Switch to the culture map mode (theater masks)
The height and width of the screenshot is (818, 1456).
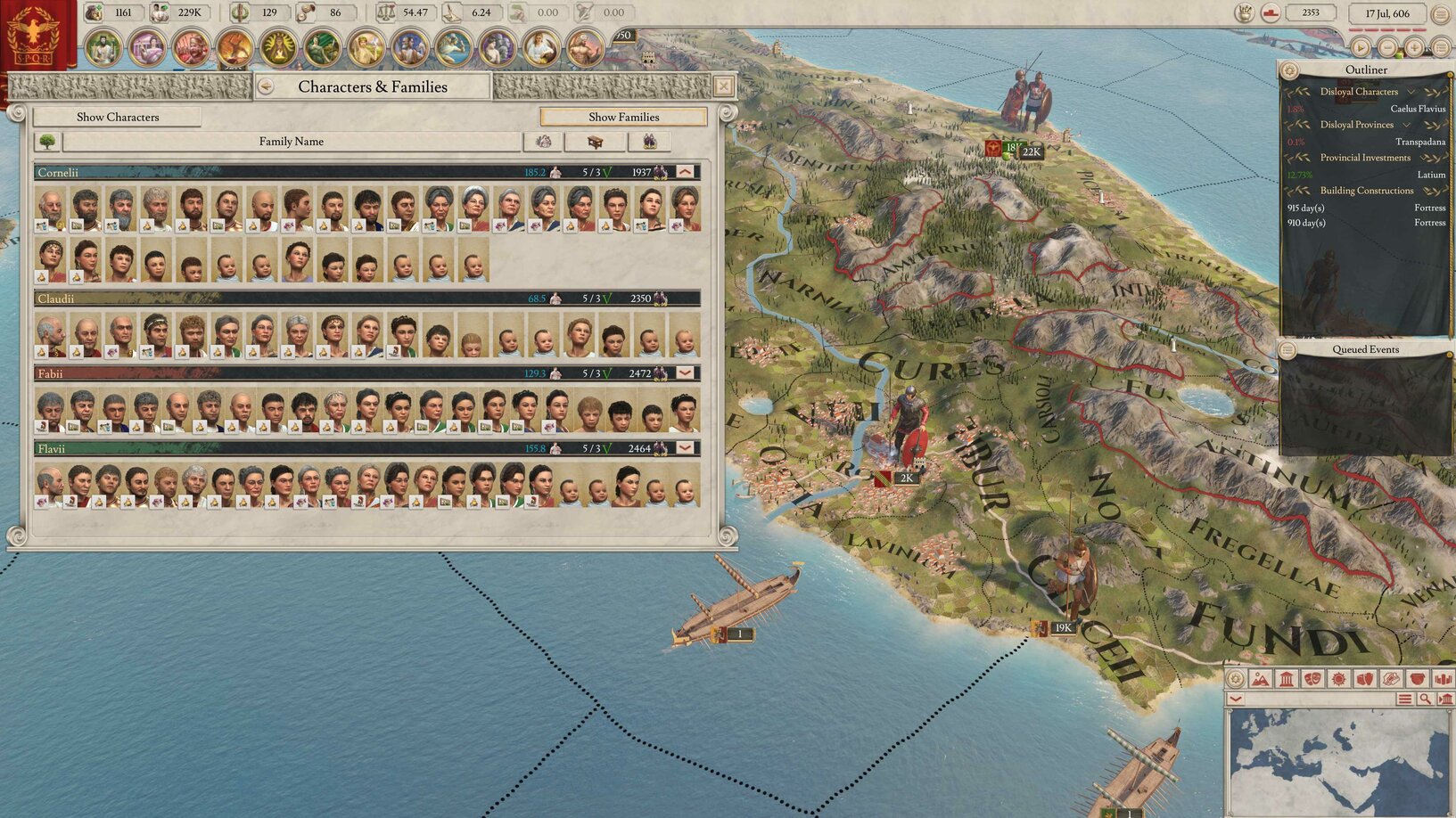(1311, 677)
